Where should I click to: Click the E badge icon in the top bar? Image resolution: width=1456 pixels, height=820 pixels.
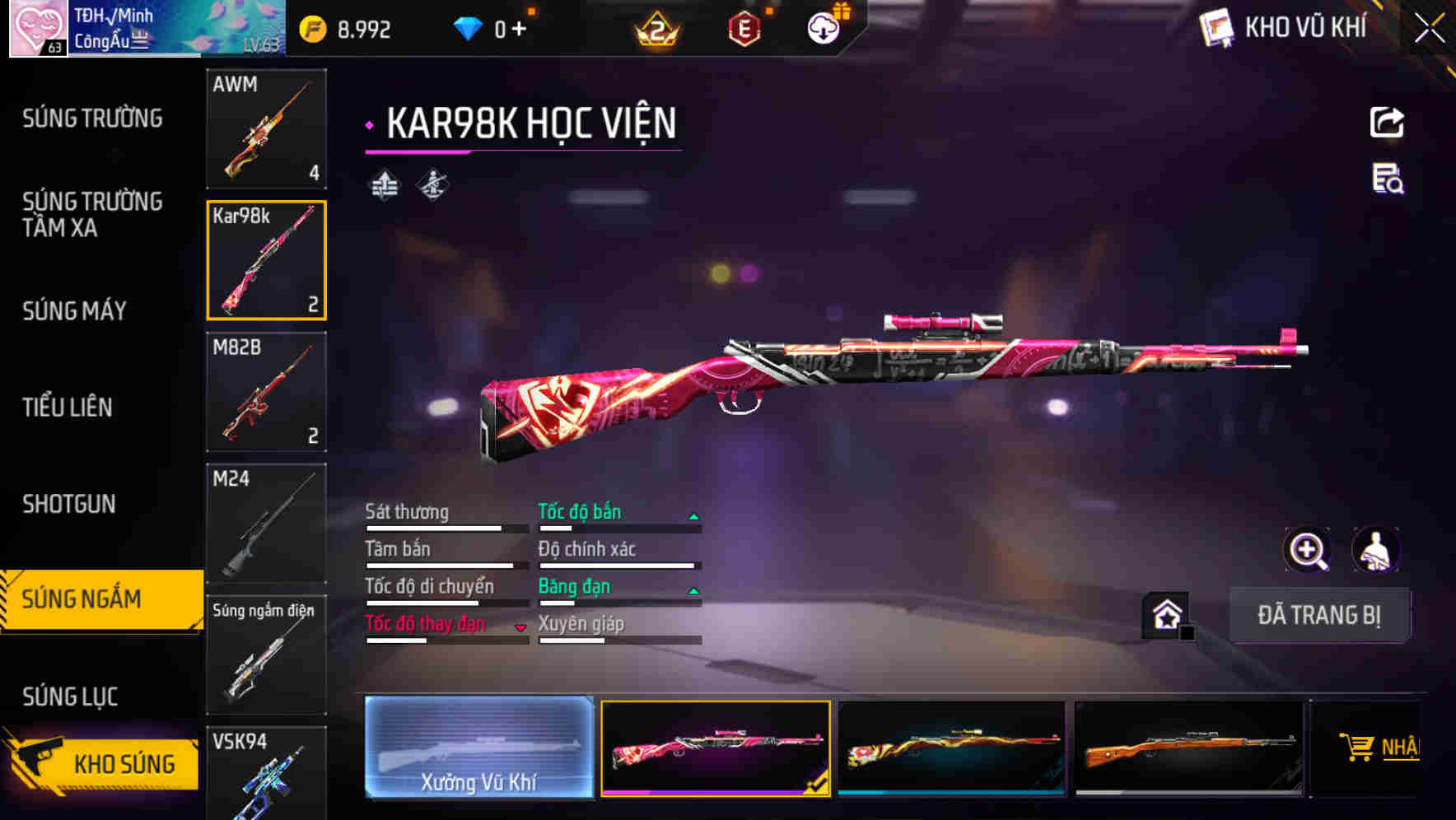click(x=745, y=26)
